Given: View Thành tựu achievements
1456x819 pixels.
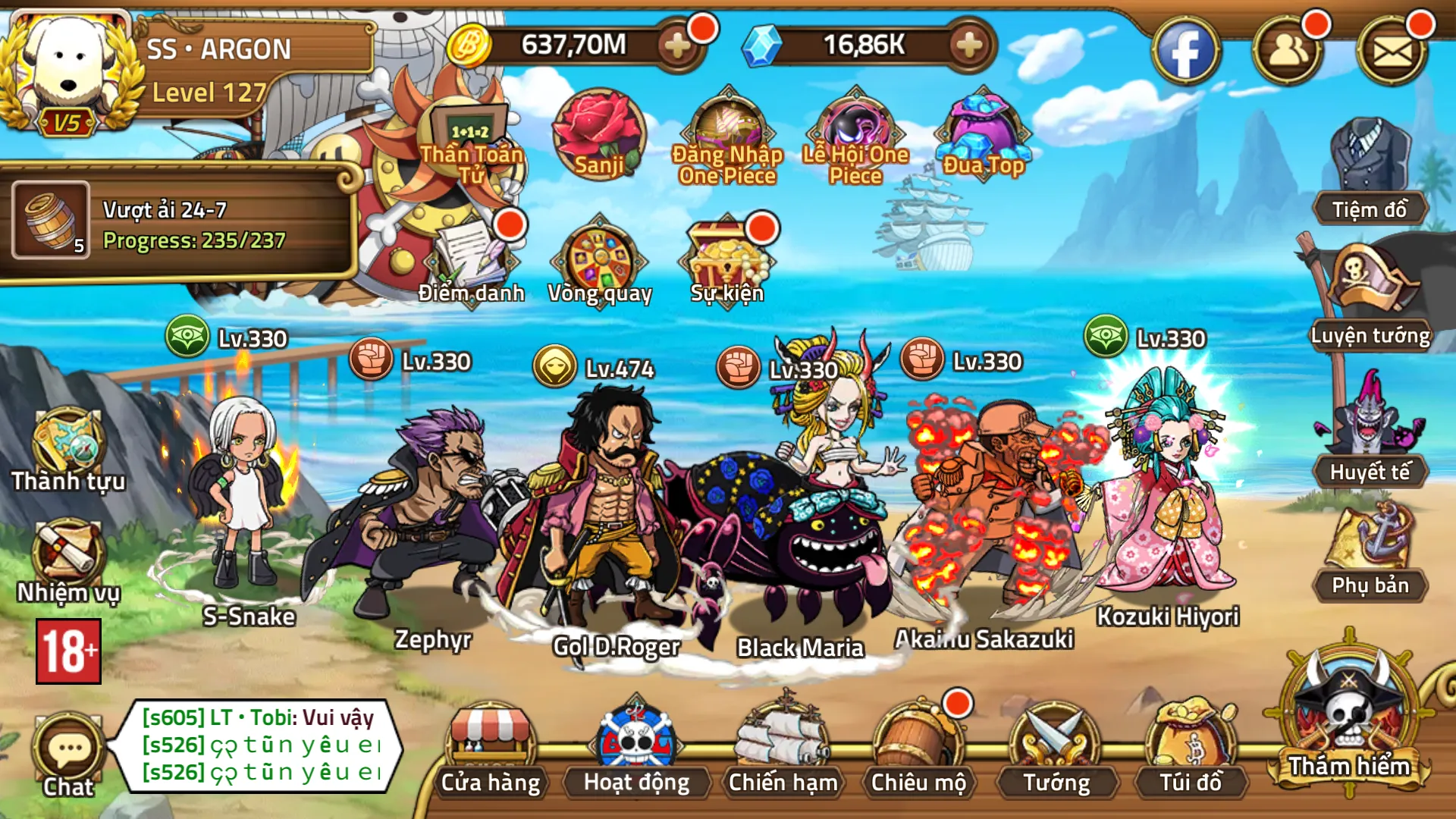Looking at the screenshot, I should (x=68, y=449).
